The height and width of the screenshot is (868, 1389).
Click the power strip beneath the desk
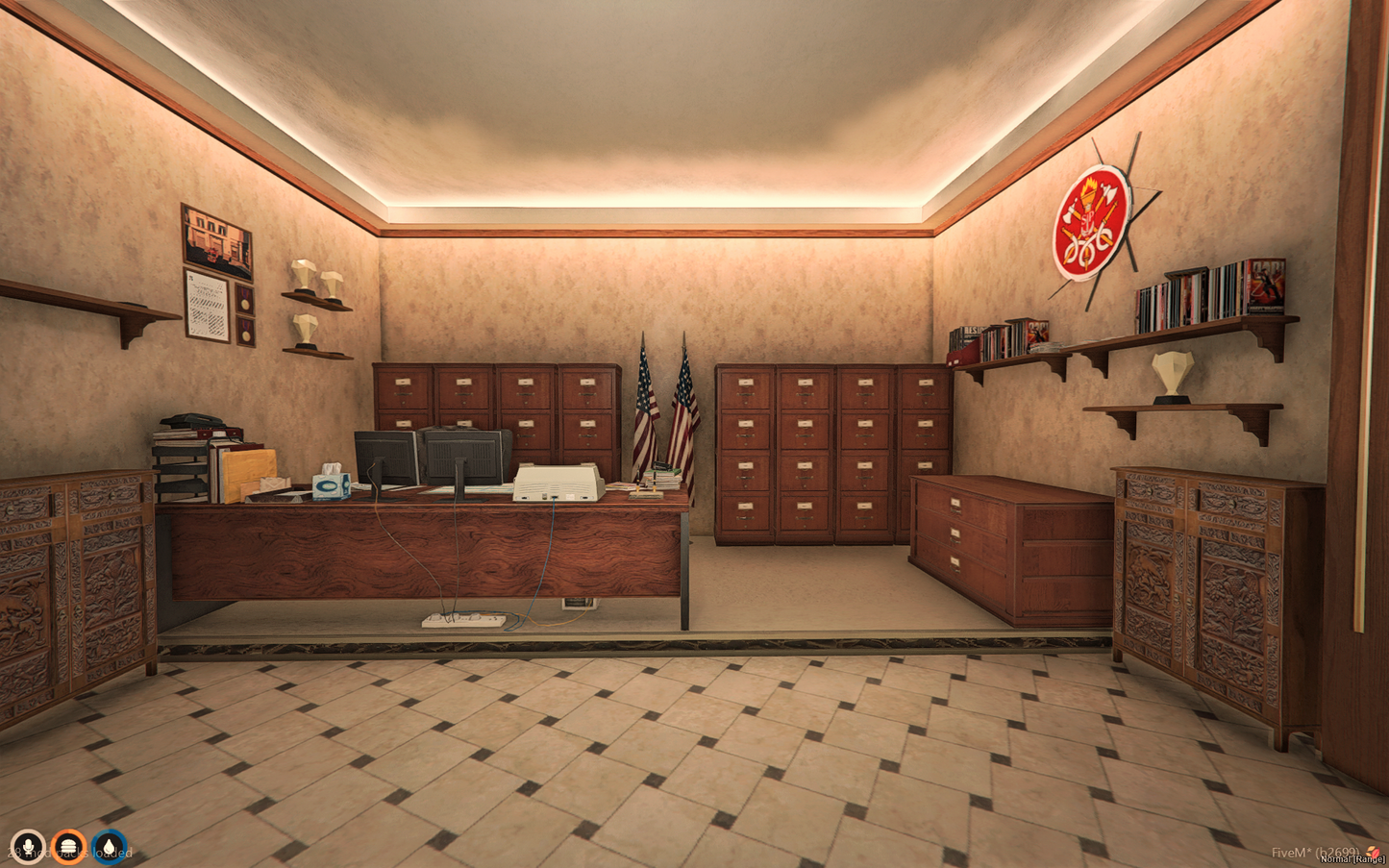pos(461,619)
